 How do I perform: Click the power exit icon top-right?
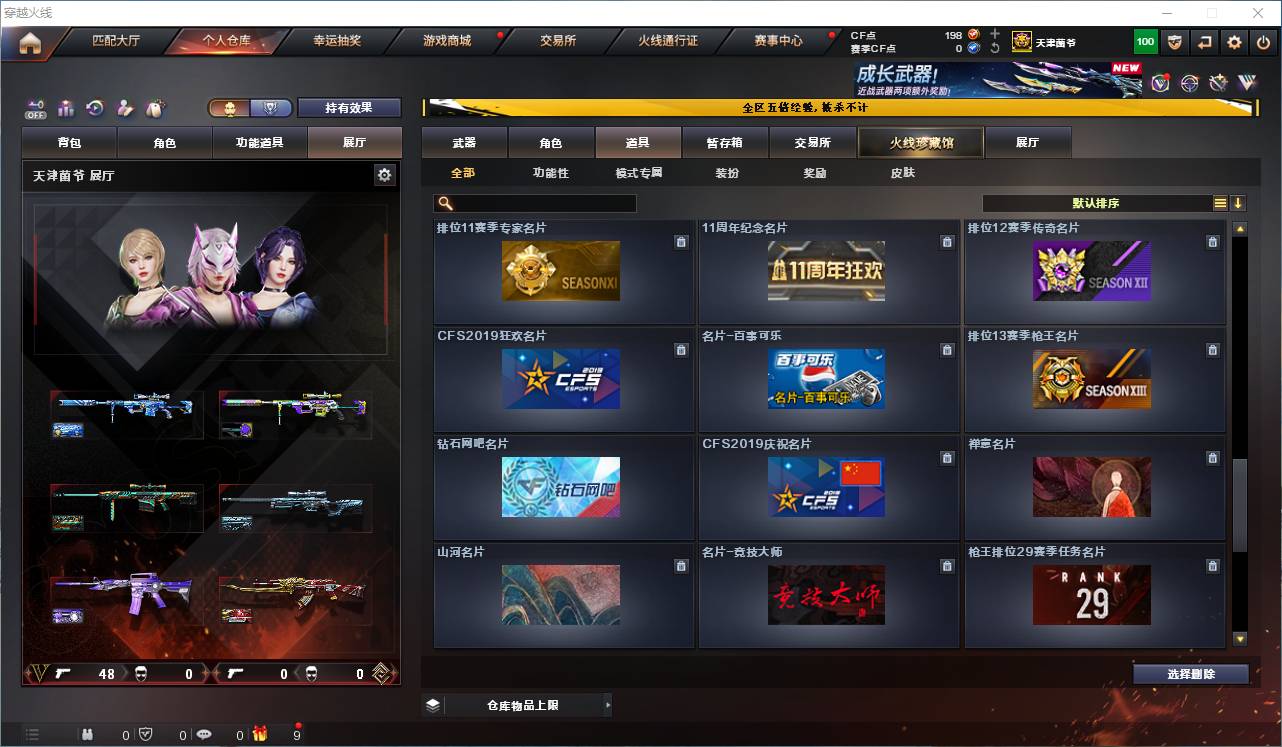click(x=1264, y=42)
